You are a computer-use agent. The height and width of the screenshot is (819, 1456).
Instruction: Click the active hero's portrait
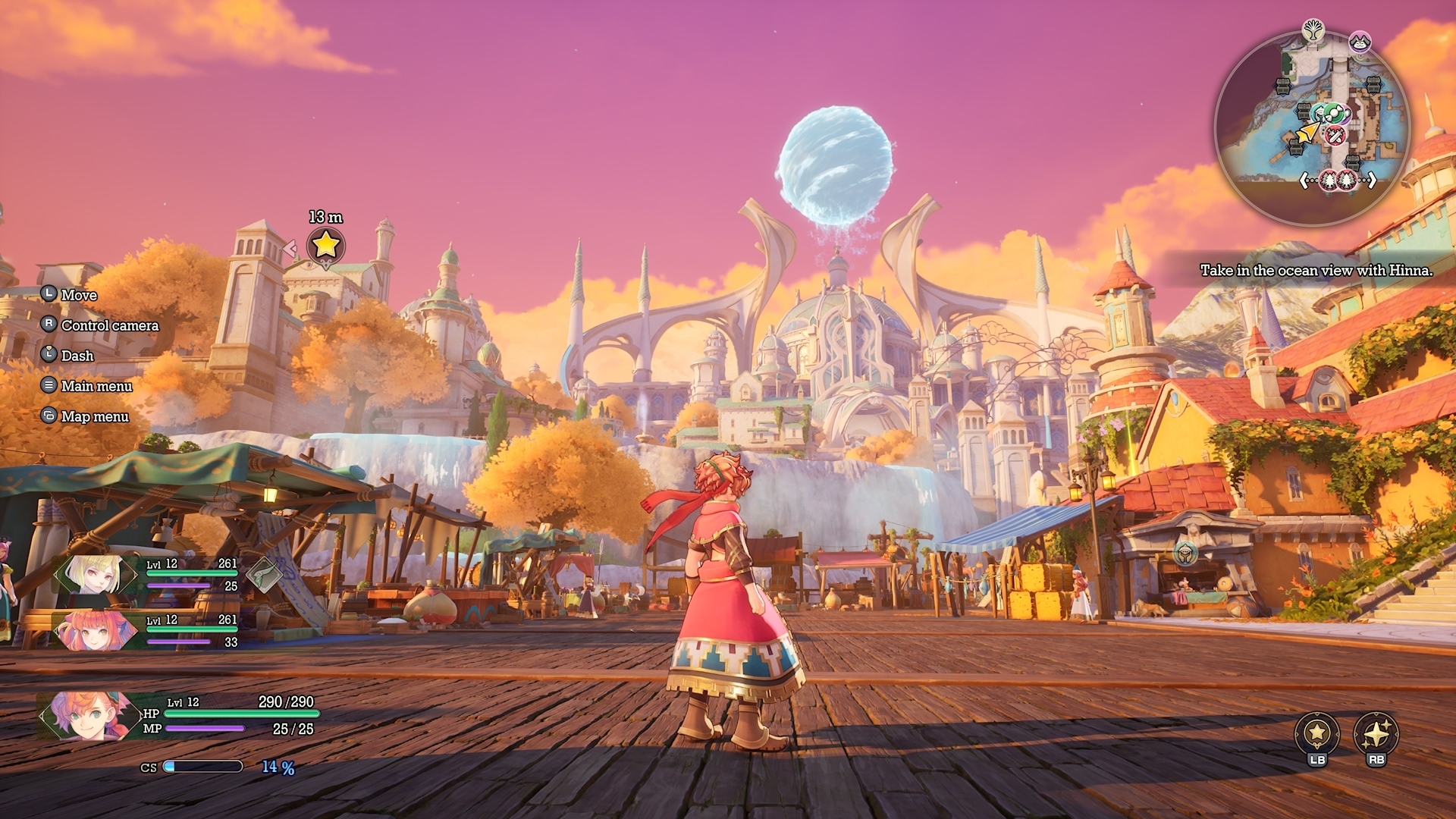(85, 715)
